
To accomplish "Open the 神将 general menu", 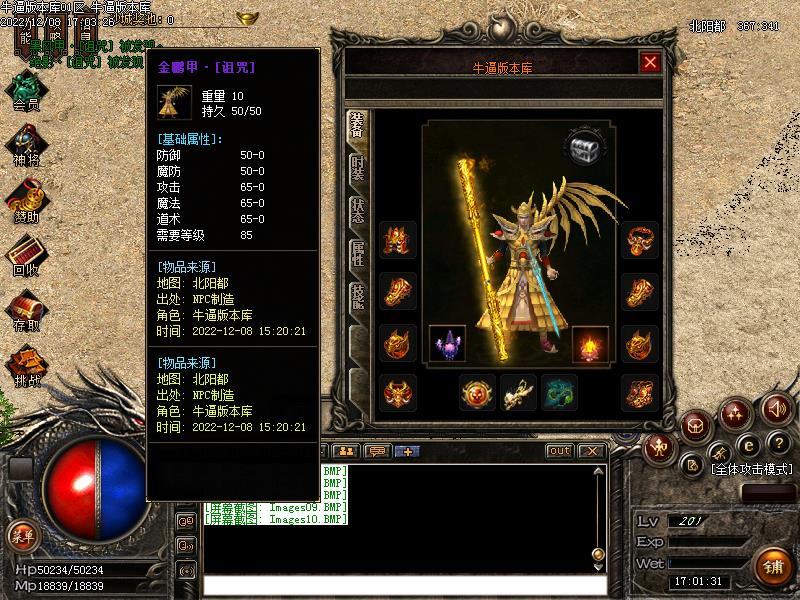I will [26, 145].
